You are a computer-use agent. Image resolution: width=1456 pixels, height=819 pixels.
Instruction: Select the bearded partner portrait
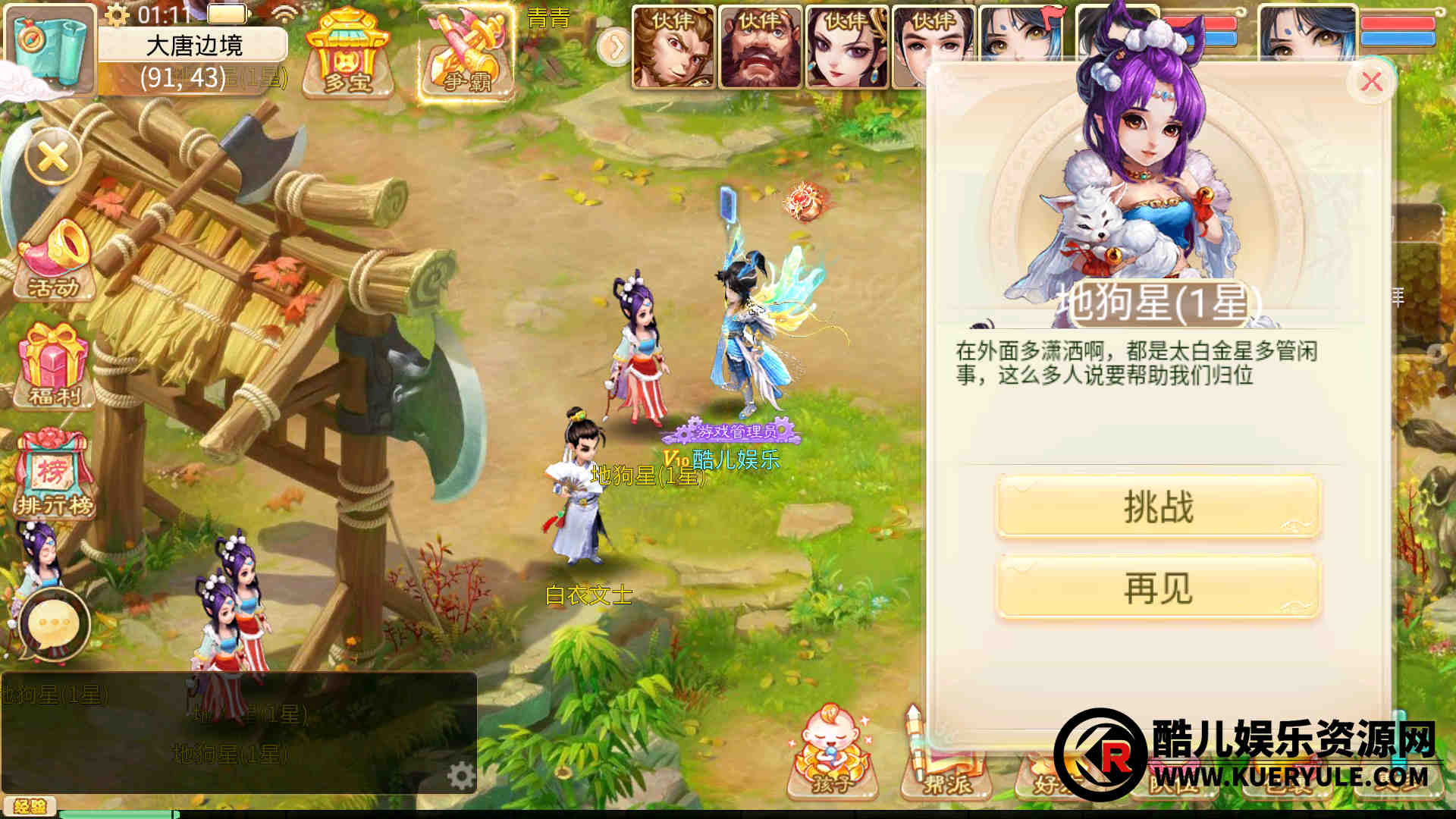[x=760, y=47]
